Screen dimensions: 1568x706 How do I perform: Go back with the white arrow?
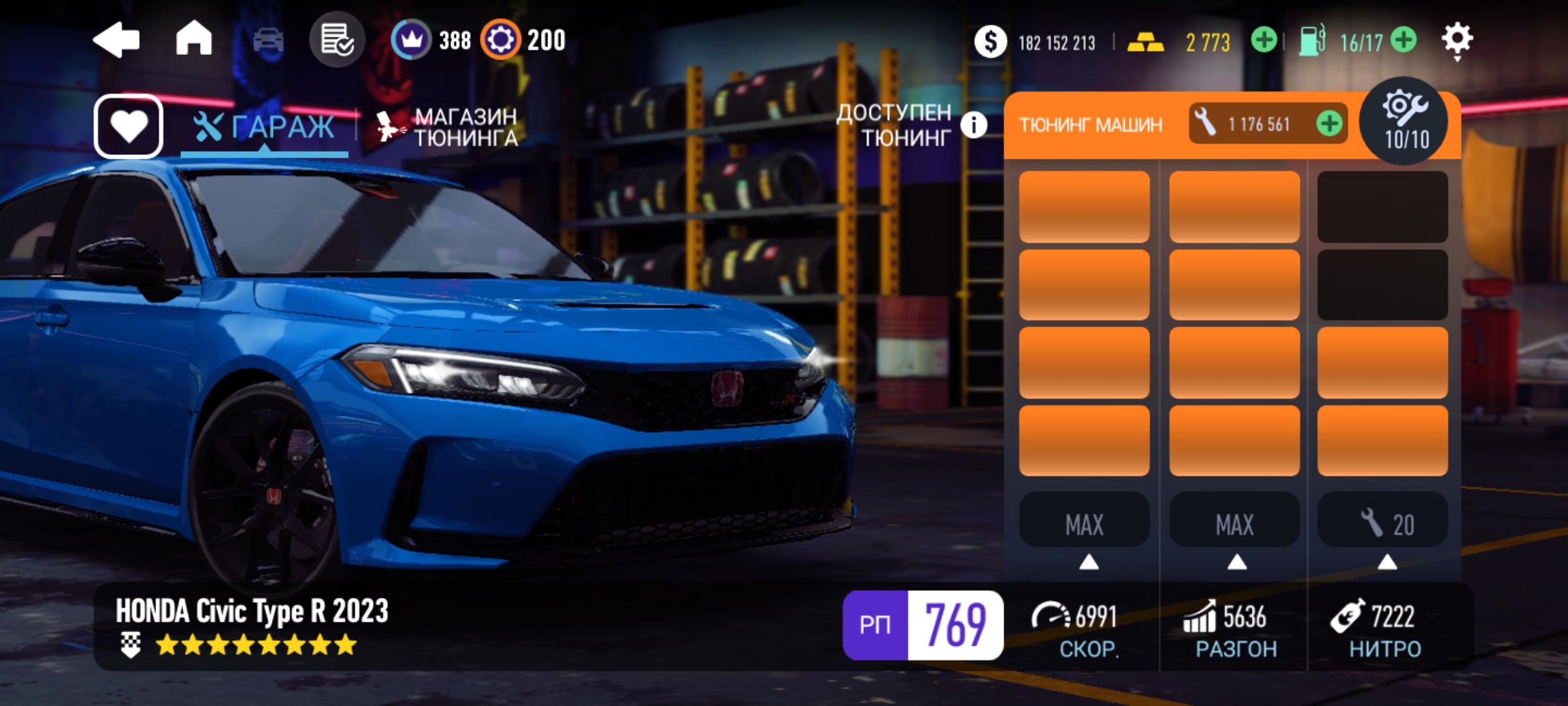[116, 41]
